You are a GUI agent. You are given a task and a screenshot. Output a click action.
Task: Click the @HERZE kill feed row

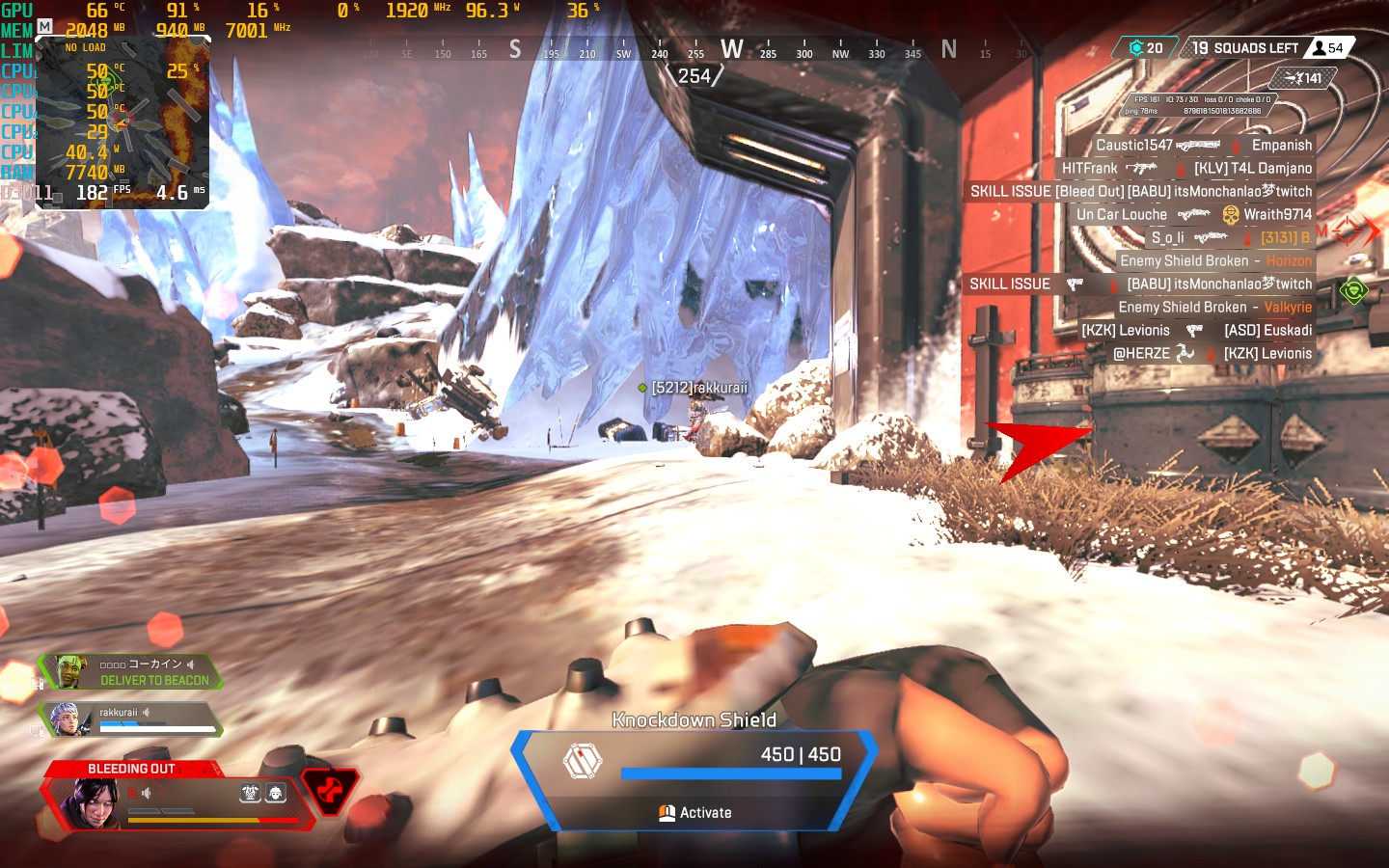pyautogui.click(x=1212, y=354)
